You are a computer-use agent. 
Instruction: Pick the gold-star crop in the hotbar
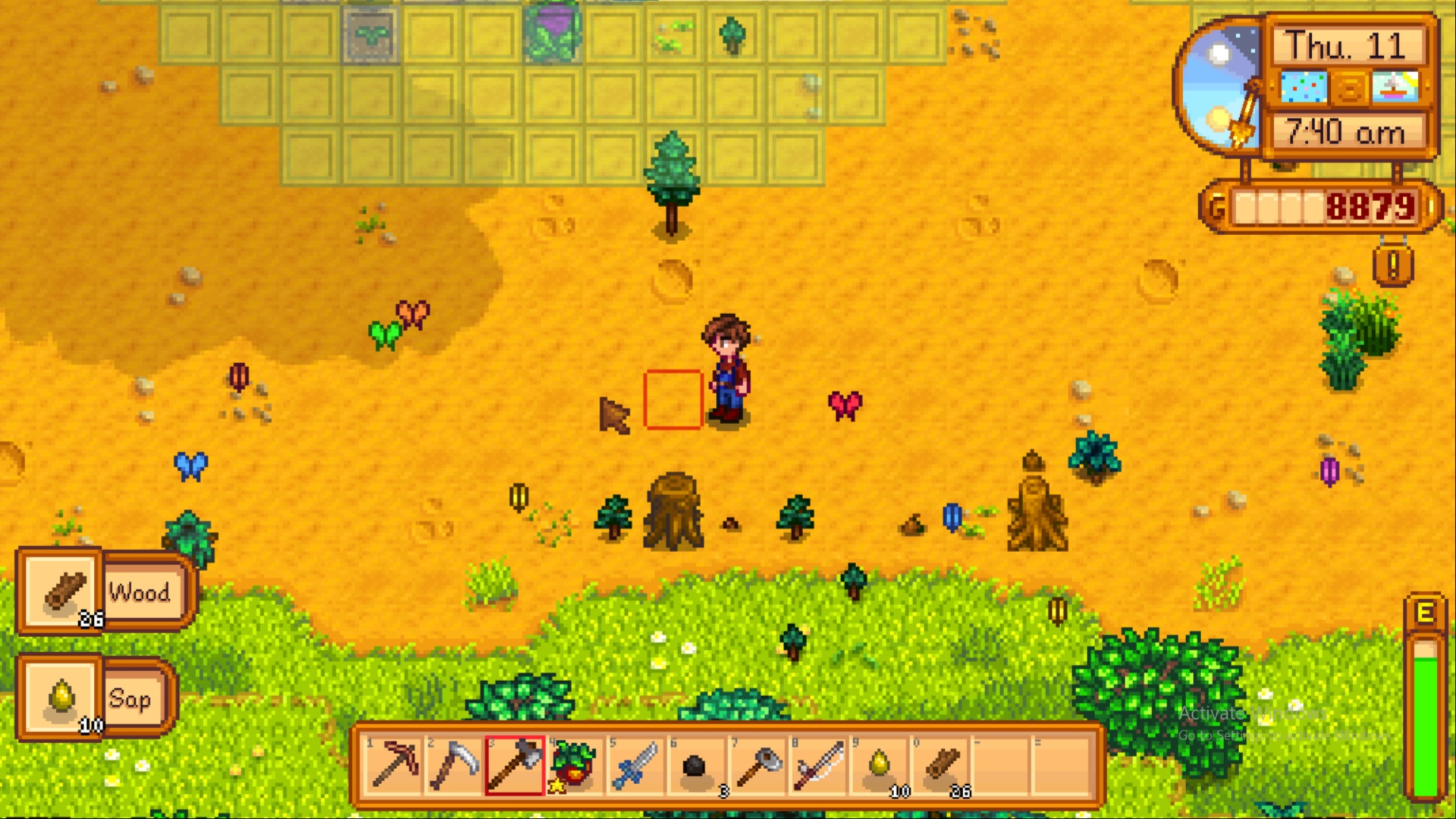click(575, 766)
